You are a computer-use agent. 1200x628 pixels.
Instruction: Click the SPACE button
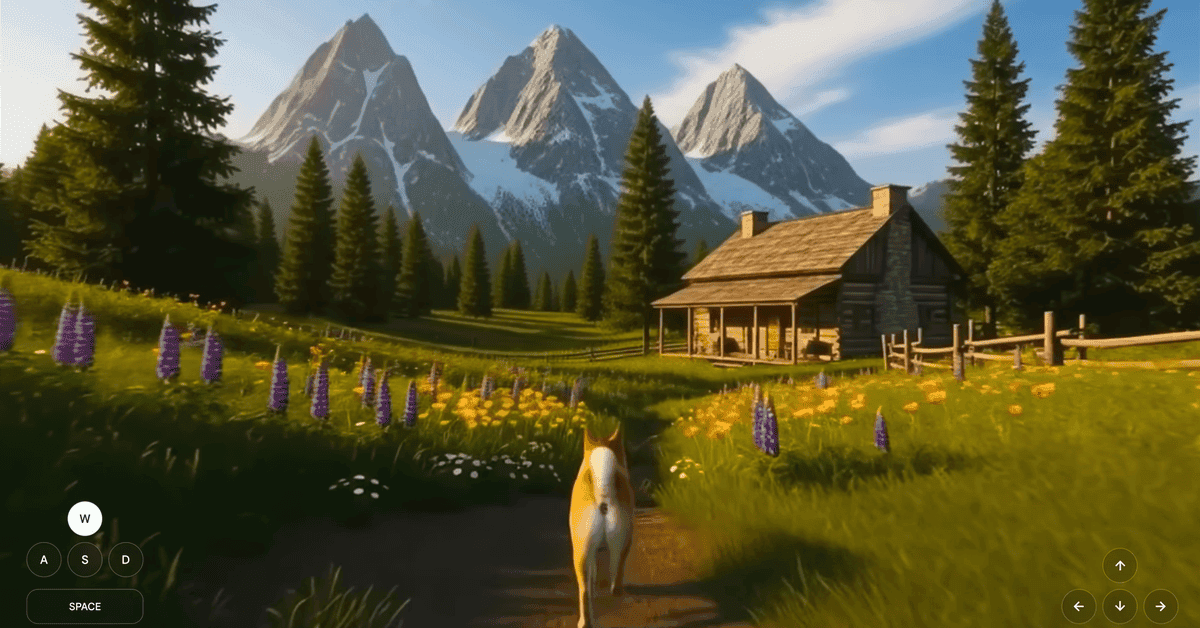point(85,606)
